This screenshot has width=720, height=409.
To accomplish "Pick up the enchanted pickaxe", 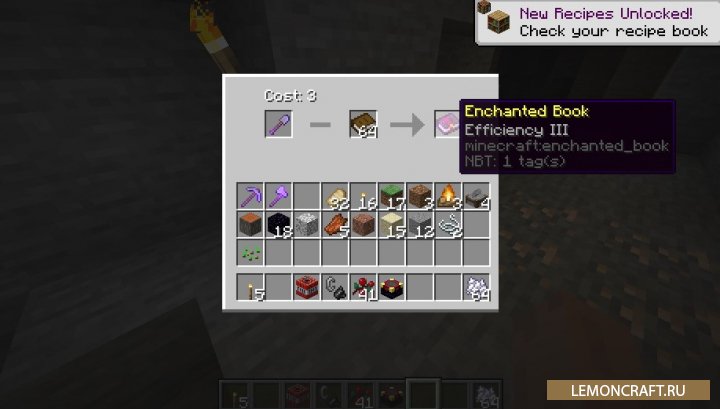I will coord(250,195).
